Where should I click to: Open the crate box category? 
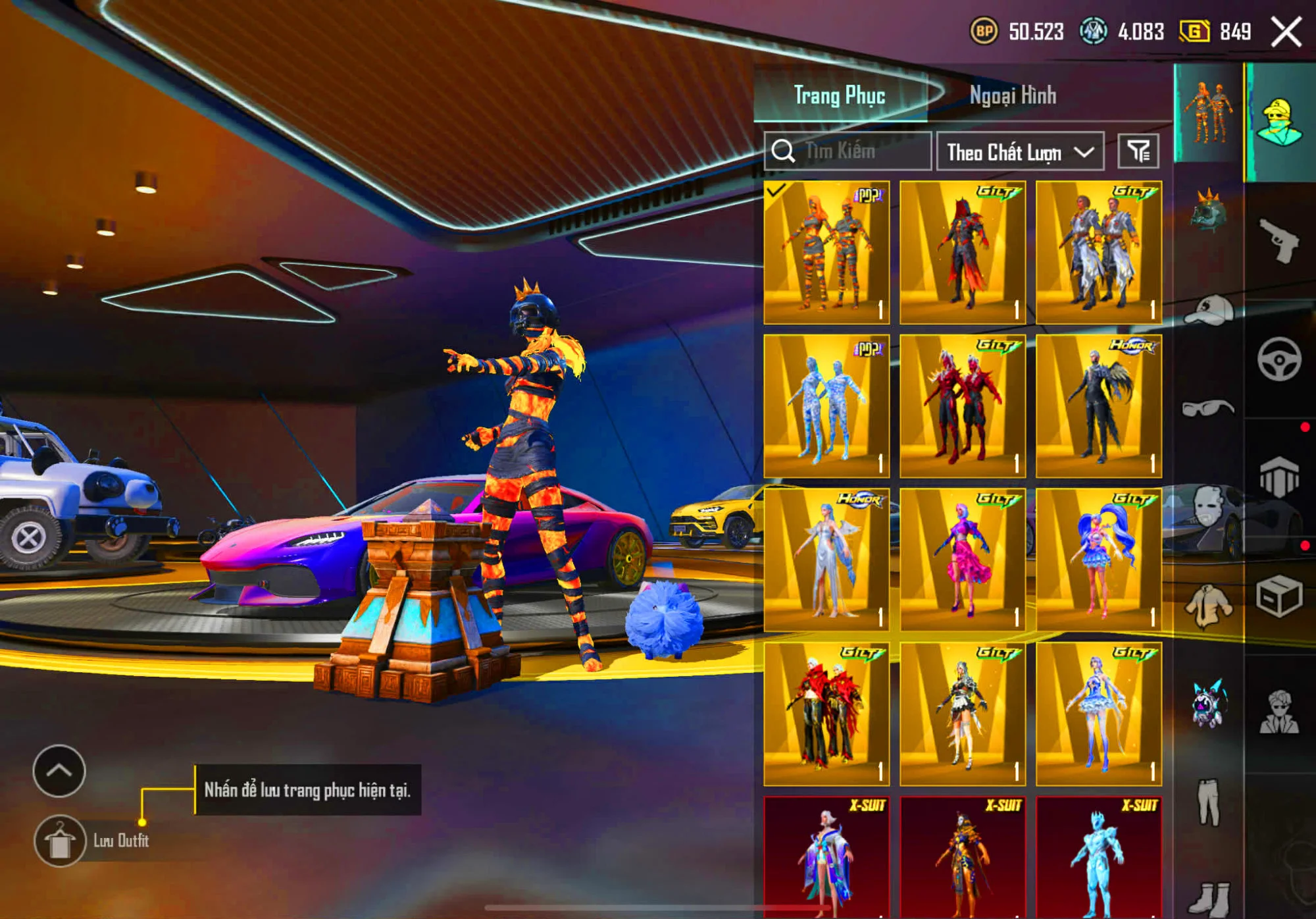pos(1279,596)
